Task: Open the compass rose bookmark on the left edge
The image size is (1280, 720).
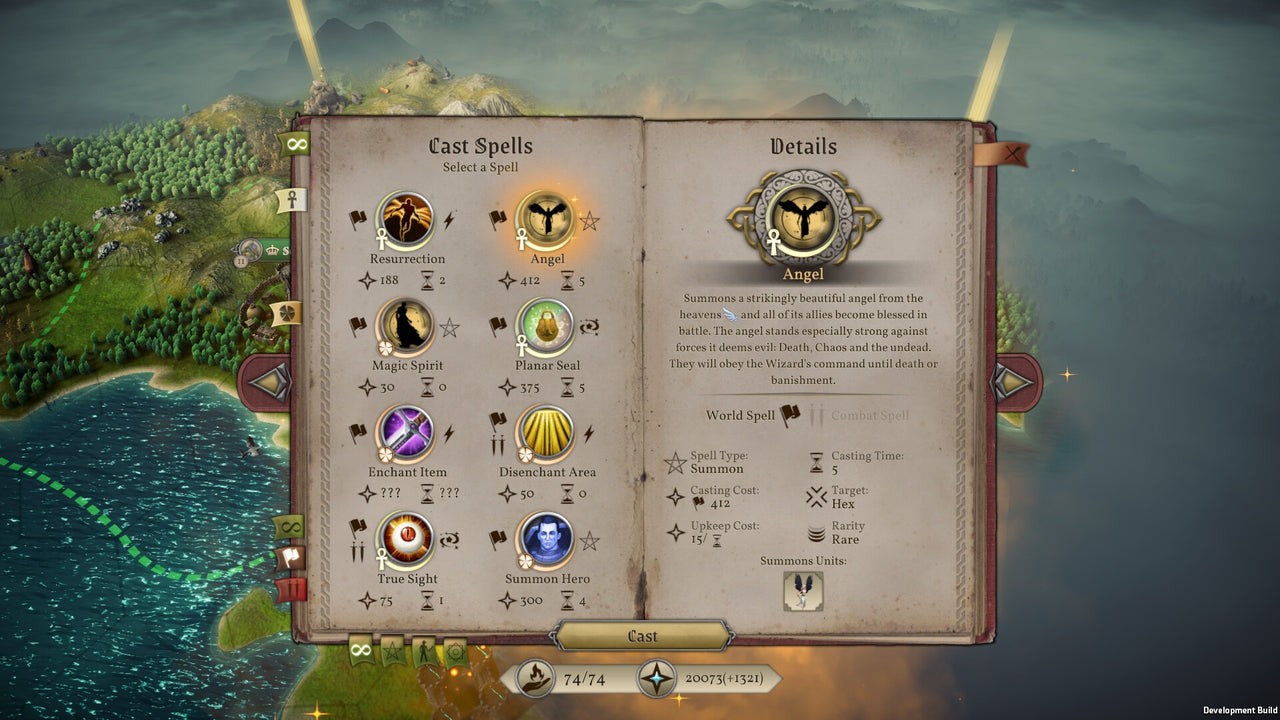Action: [288, 313]
